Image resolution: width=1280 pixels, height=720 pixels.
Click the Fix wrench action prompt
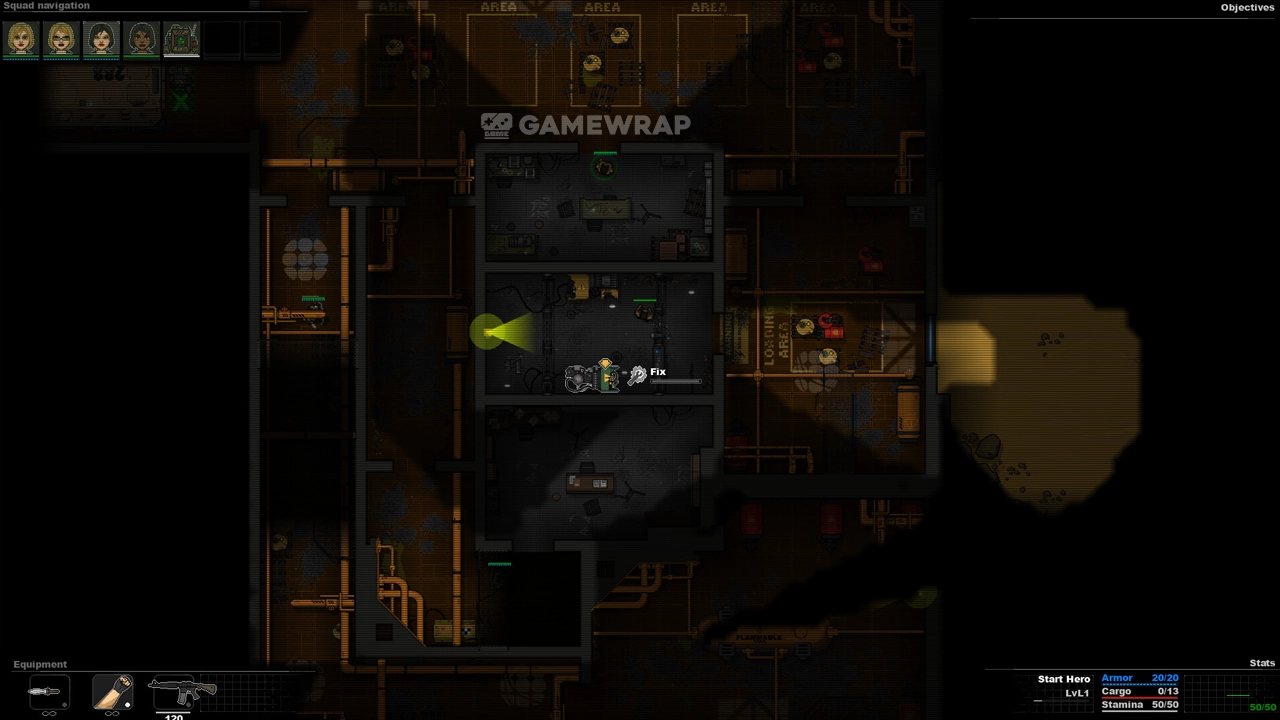coord(638,375)
